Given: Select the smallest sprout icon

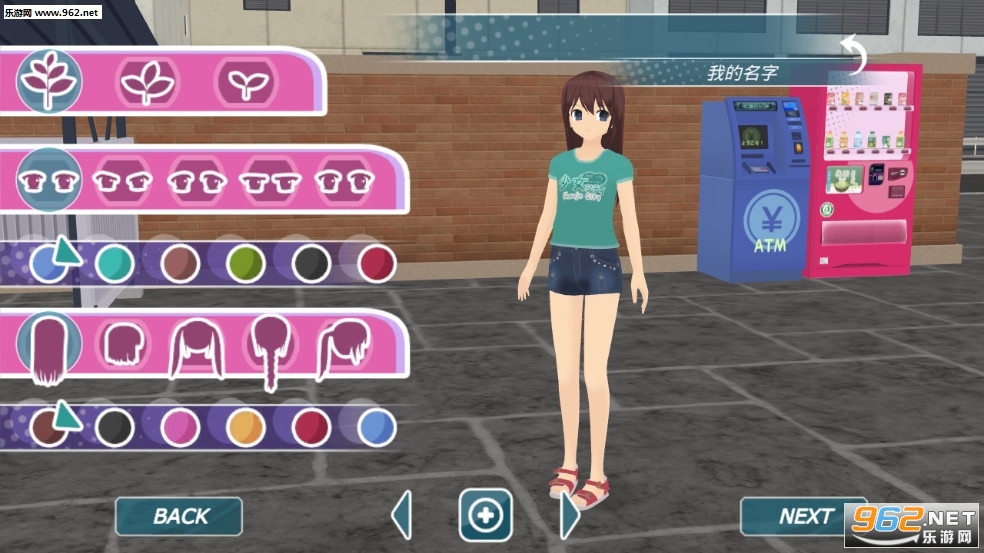Looking at the screenshot, I should 246,82.
